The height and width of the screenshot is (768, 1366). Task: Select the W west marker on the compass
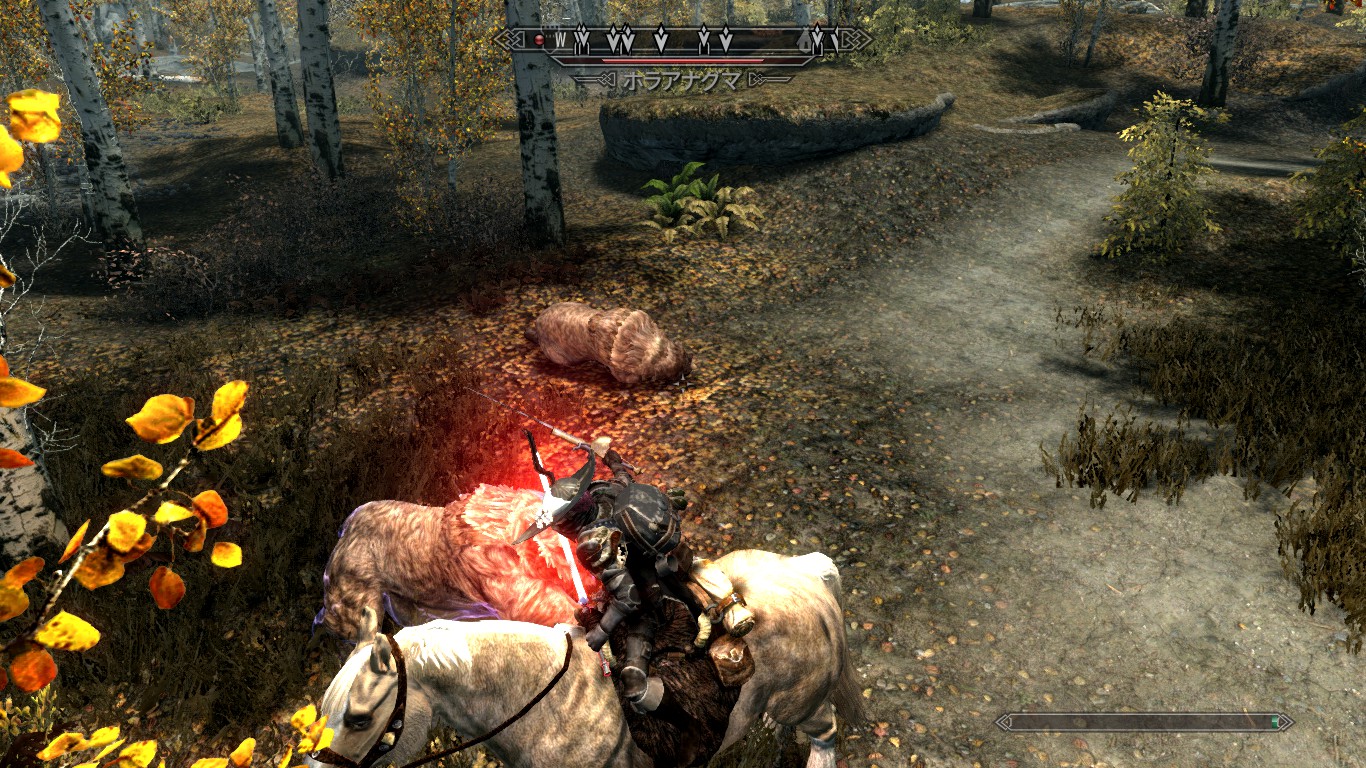[x=561, y=40]
